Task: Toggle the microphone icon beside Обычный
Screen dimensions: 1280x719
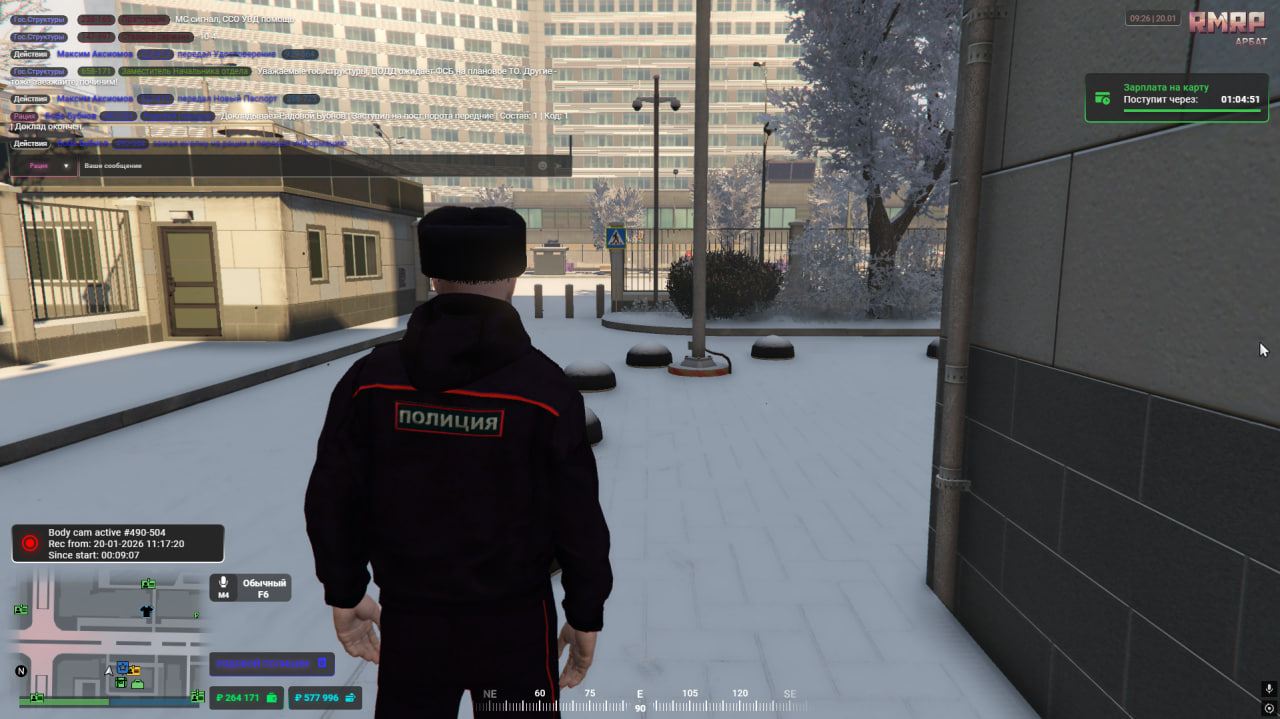Action: coord(224,583)
